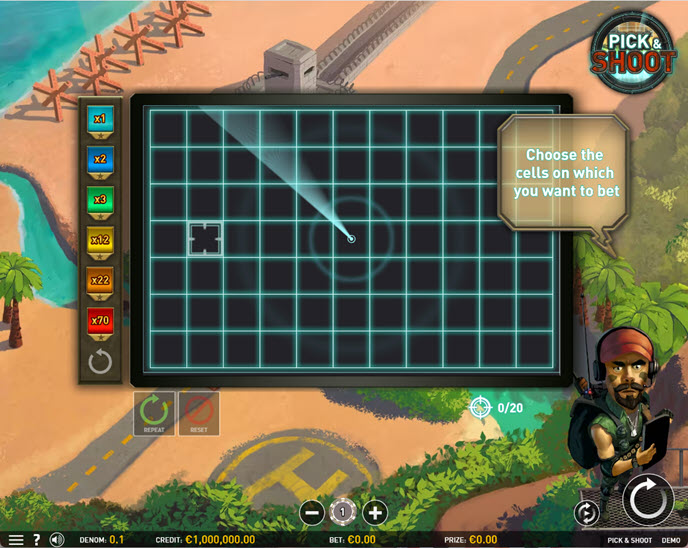The image size is (688, 548).
Task: Open the hamburger menu
Action: (15, 540)
